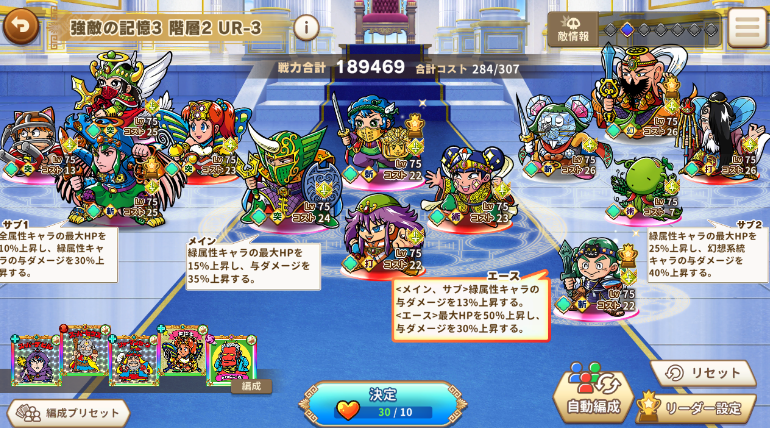
Task: Reset the formation with リセット
Action: (x=703, y=373)
